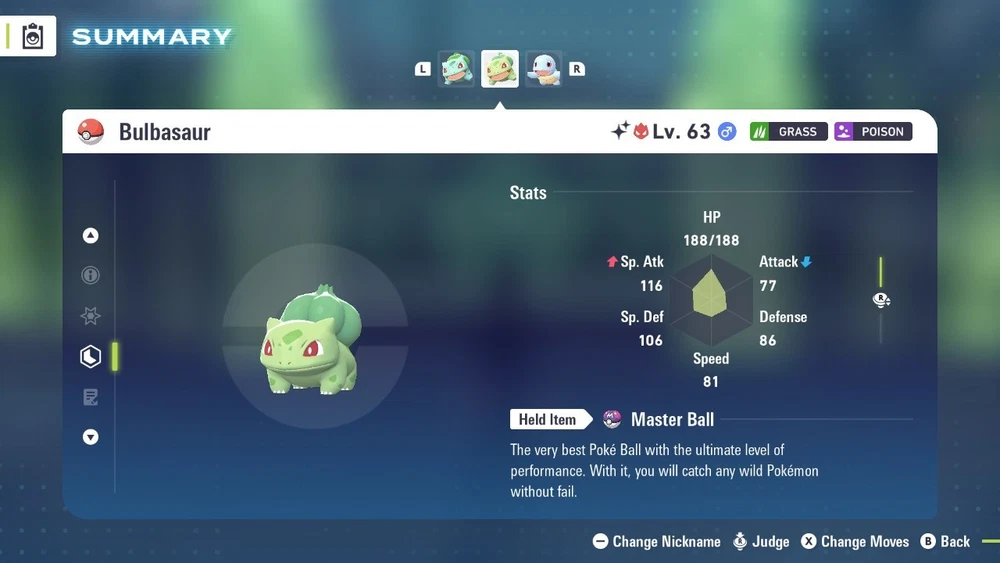
Task: Switch to the starburst icon tab
Action: 91,316
